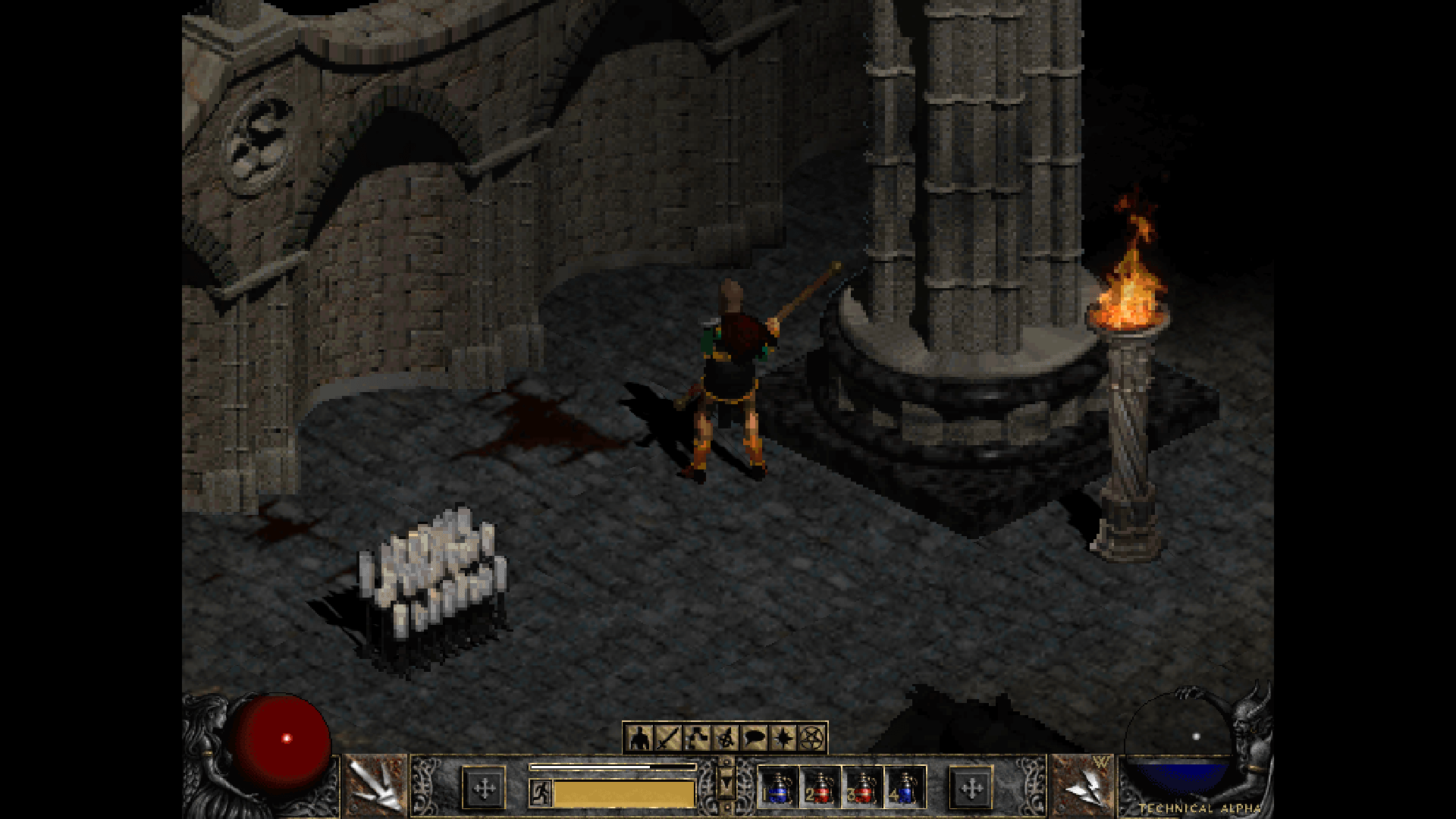Open the message log speech bubble
Viewport: 1456px width, 819px height.
(755, 737)
